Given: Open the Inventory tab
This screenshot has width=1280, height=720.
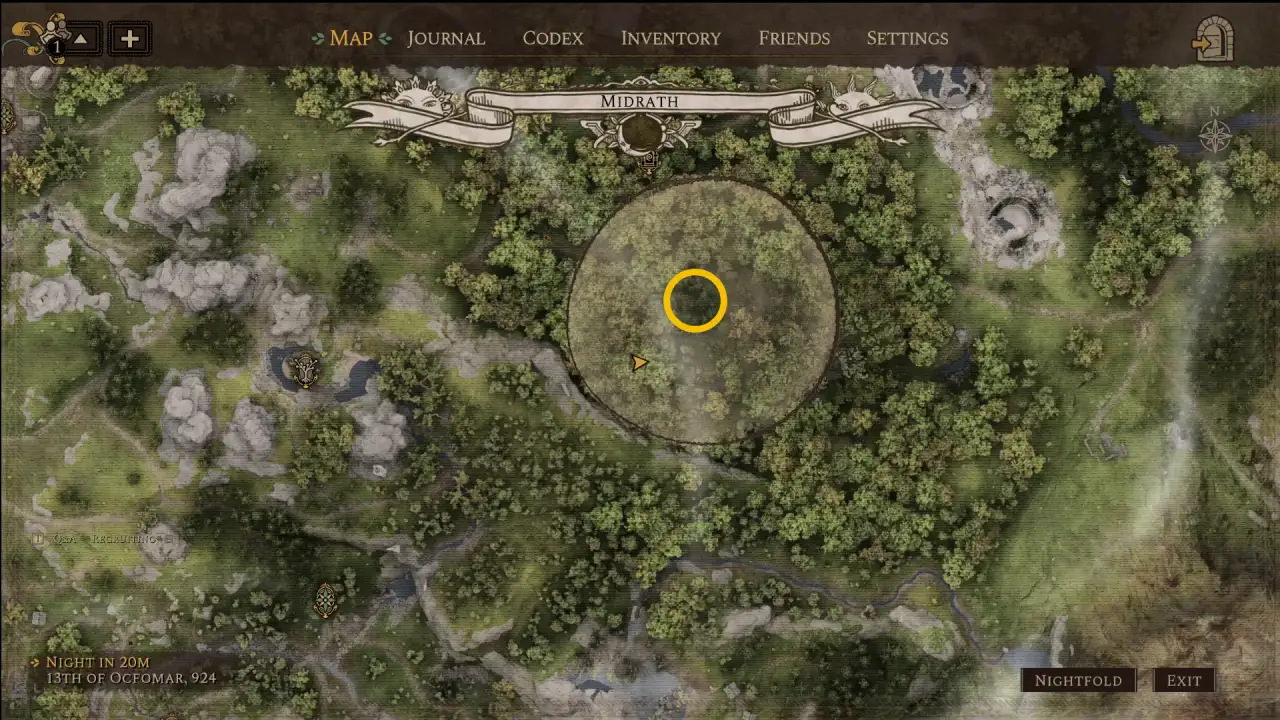Looking at the screenshot, I should pyautogui.click(x=670, y=39).
